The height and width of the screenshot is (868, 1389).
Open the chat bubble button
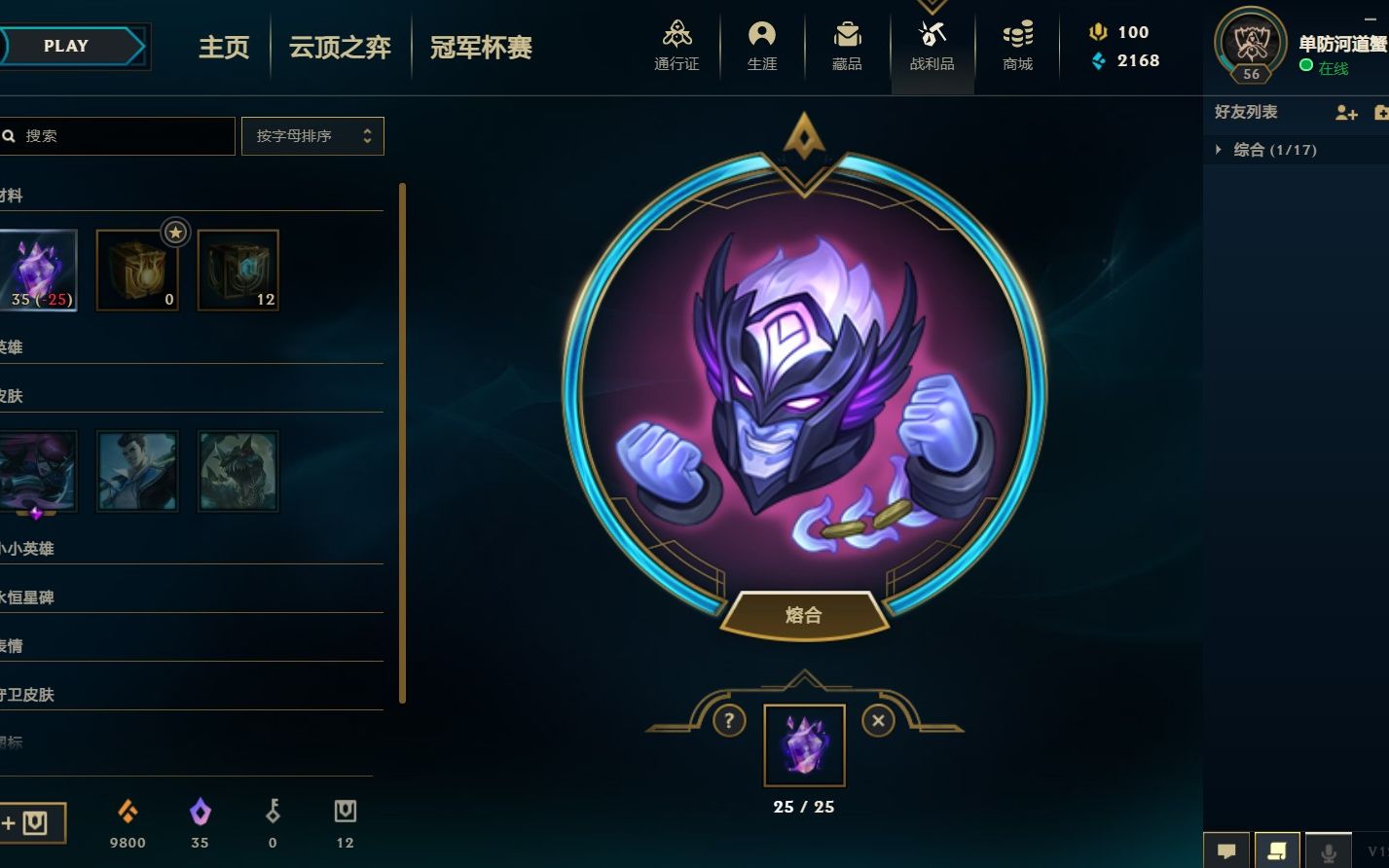(x=1226, y=850)
